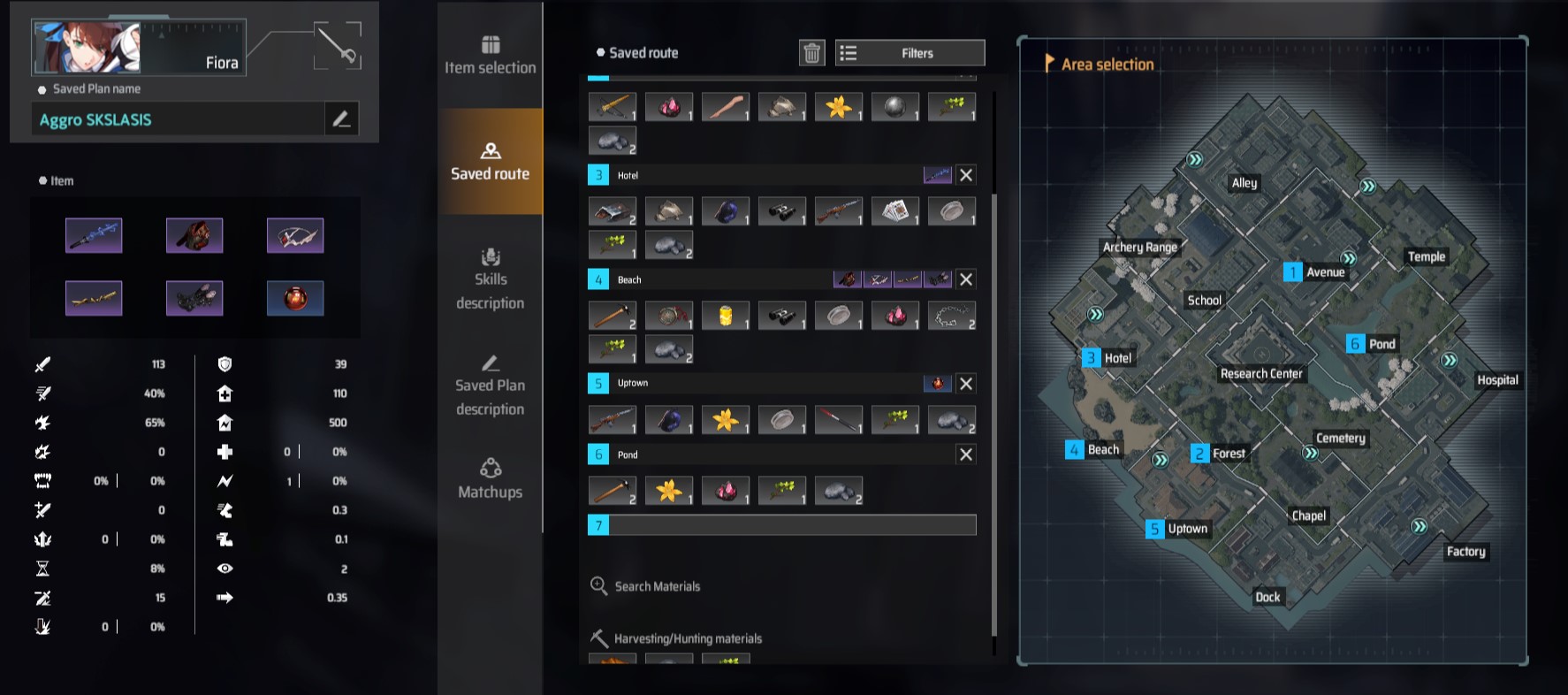Select the empty route slot number 7
Viewport: 1568px width, 695px height.
782,525
